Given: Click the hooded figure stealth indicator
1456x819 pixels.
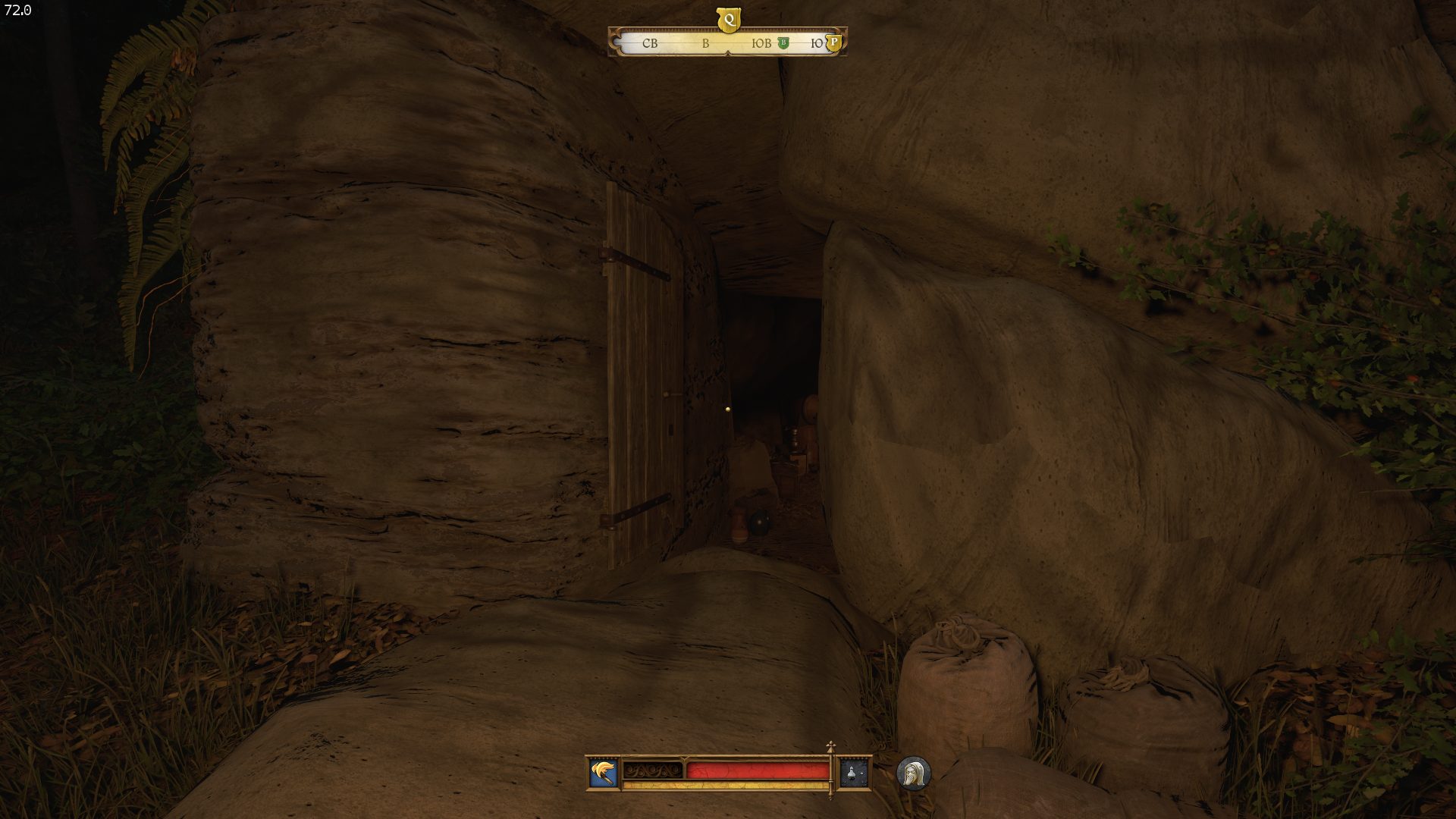Looking at the screenshot, I should tap(913, 773).
